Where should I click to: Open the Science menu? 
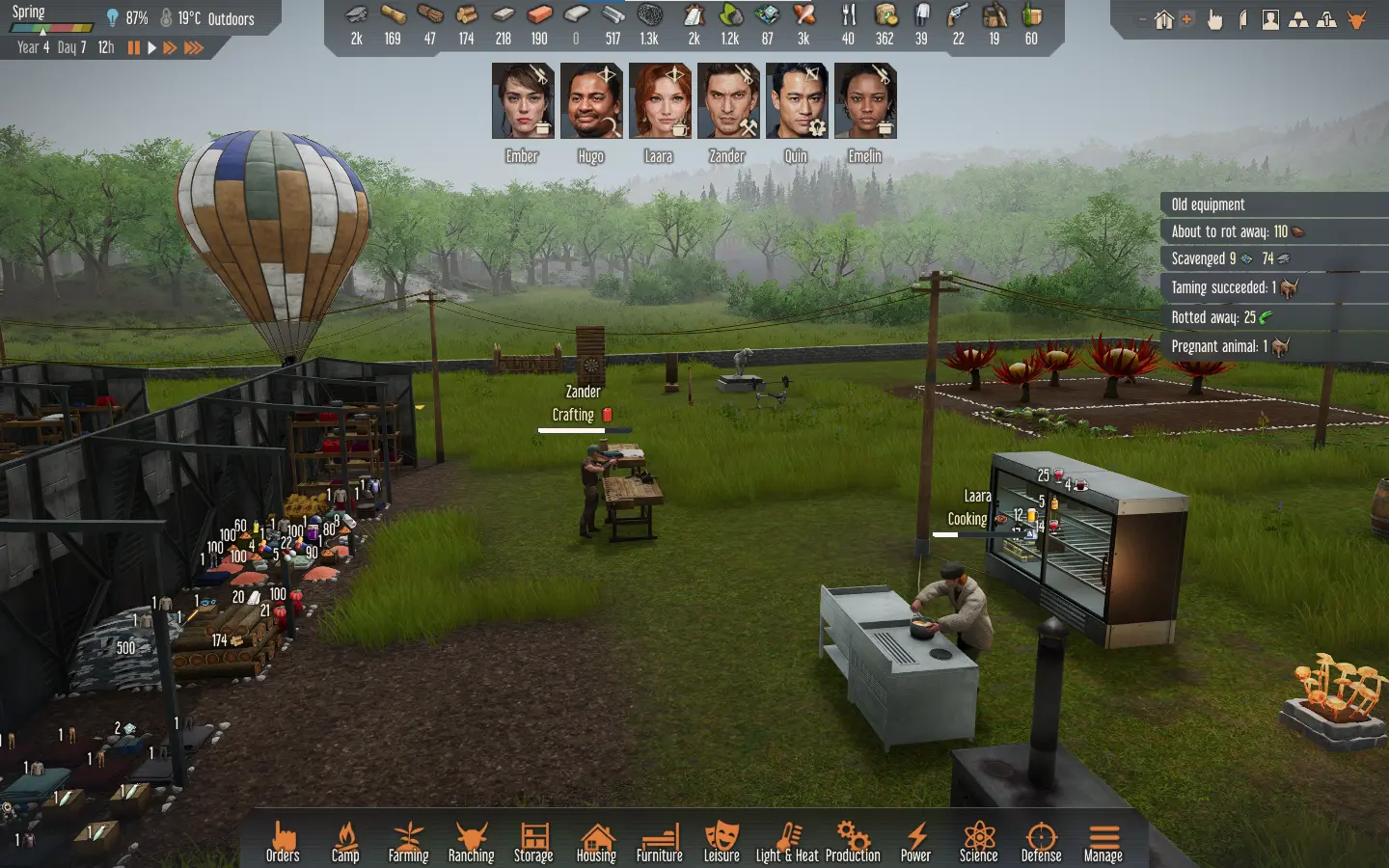978,841
